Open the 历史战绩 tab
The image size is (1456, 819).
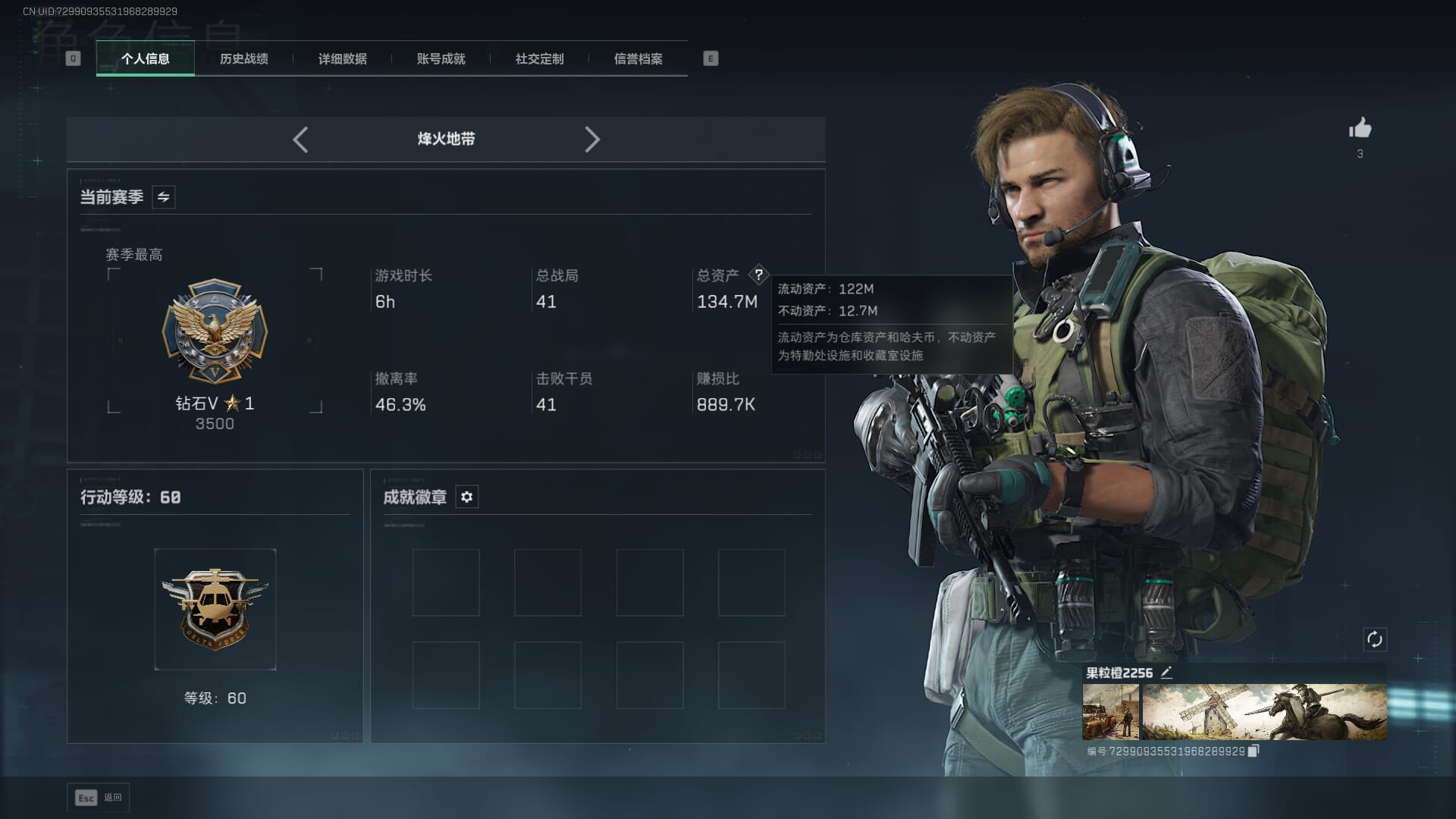tap(244, 58)
